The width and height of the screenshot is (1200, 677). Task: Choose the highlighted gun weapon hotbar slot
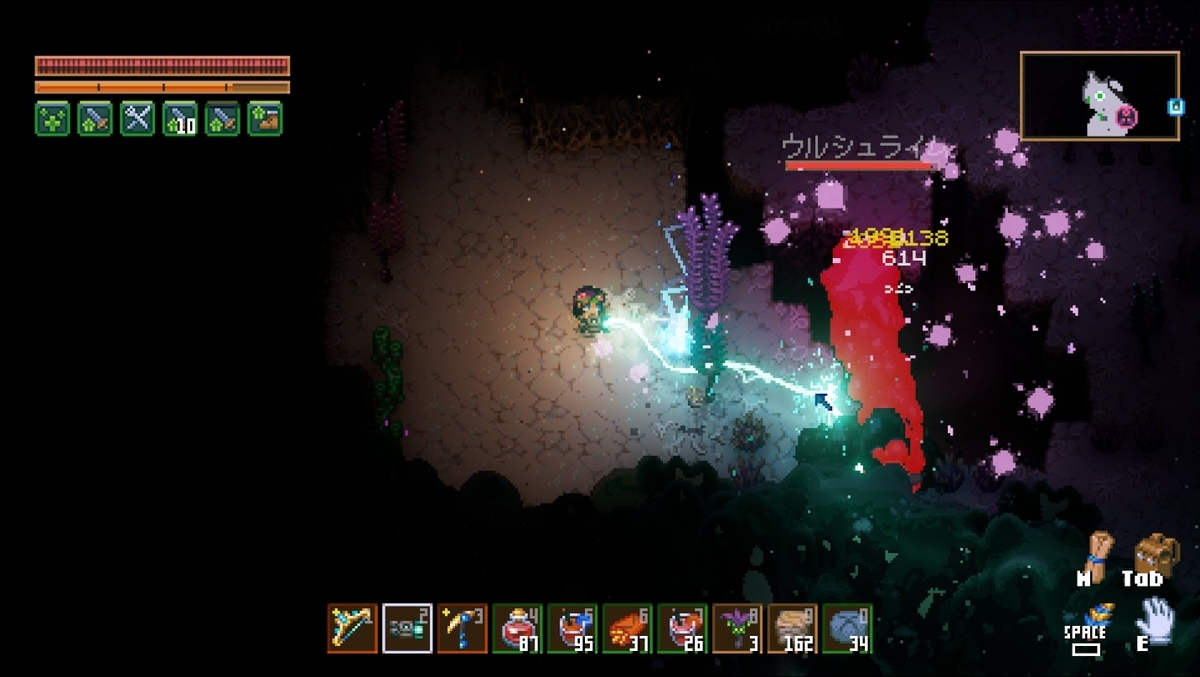point(407,628)
